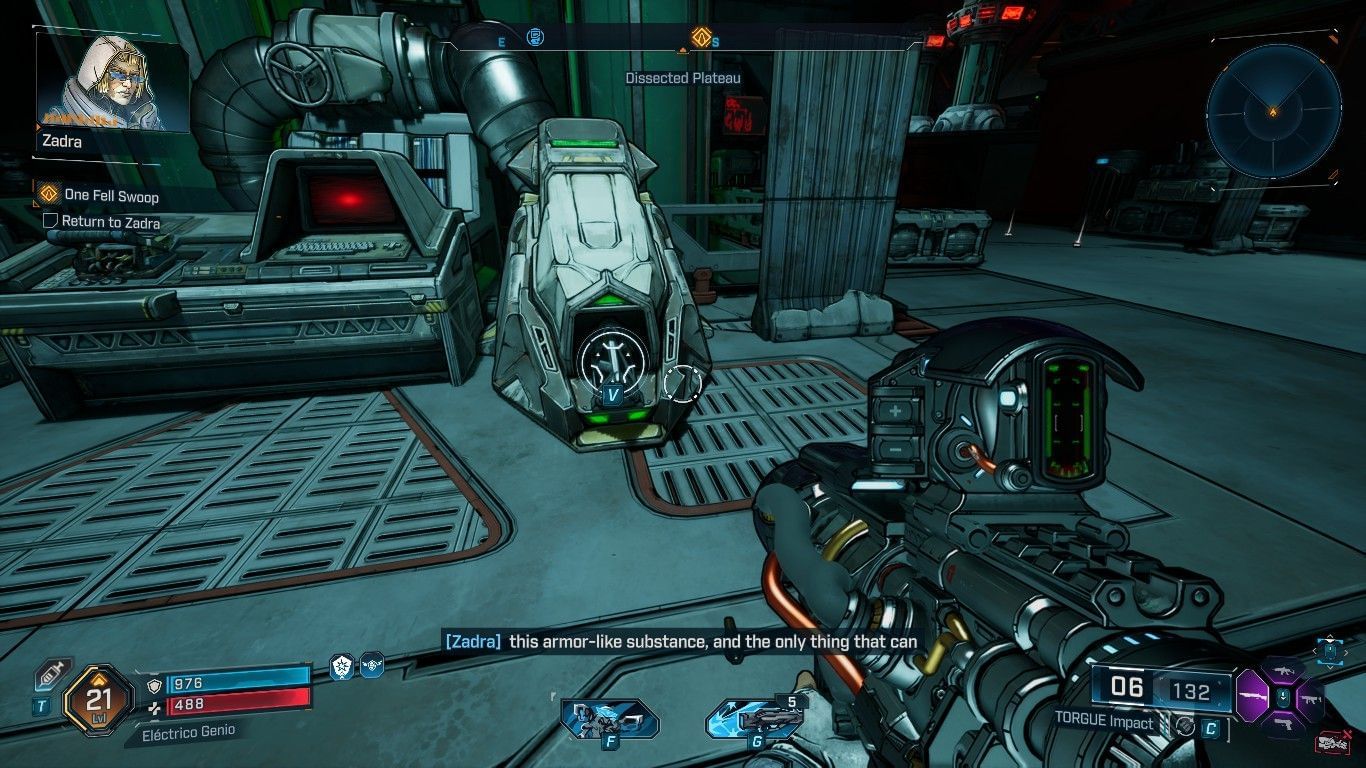Click the winged status buff icon
The height and width of the screenshot is (768, 1366).
tap(372, 665)
